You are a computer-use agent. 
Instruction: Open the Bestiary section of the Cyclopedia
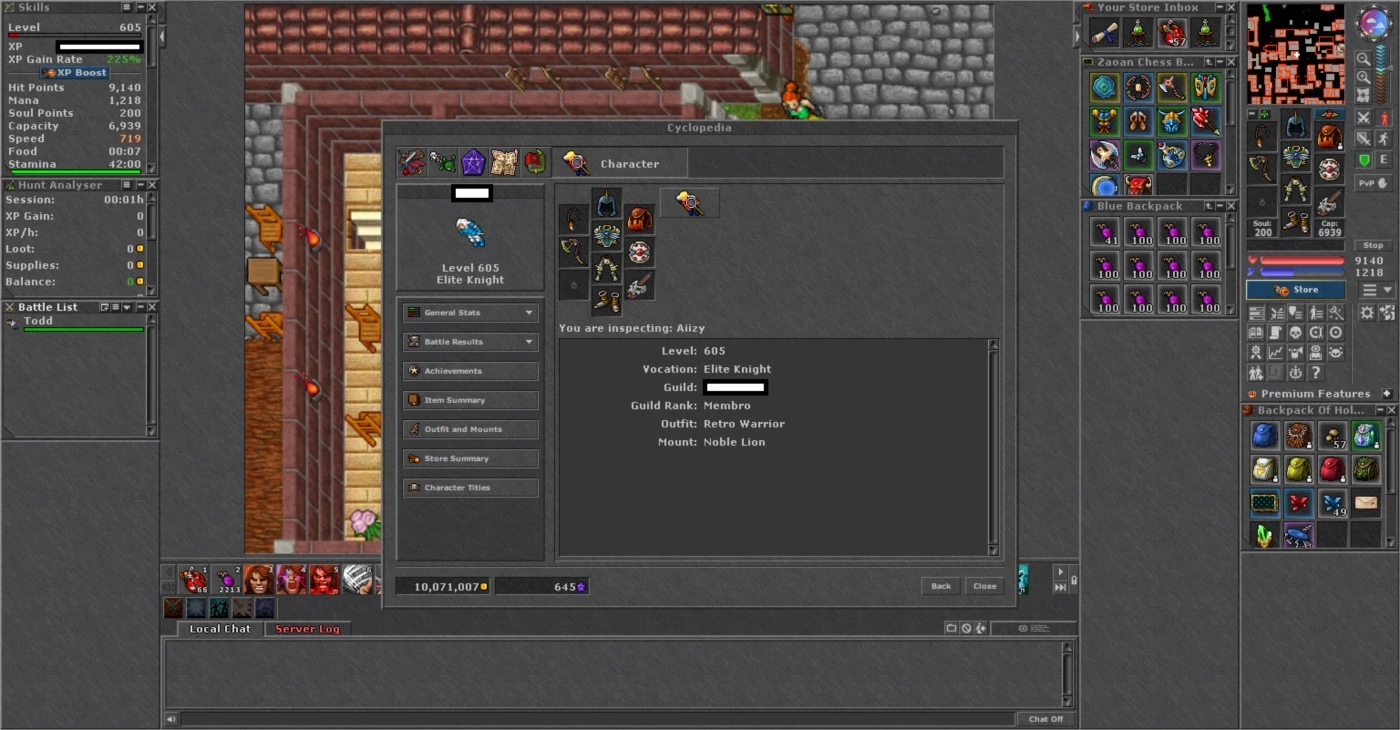point(442,163)
